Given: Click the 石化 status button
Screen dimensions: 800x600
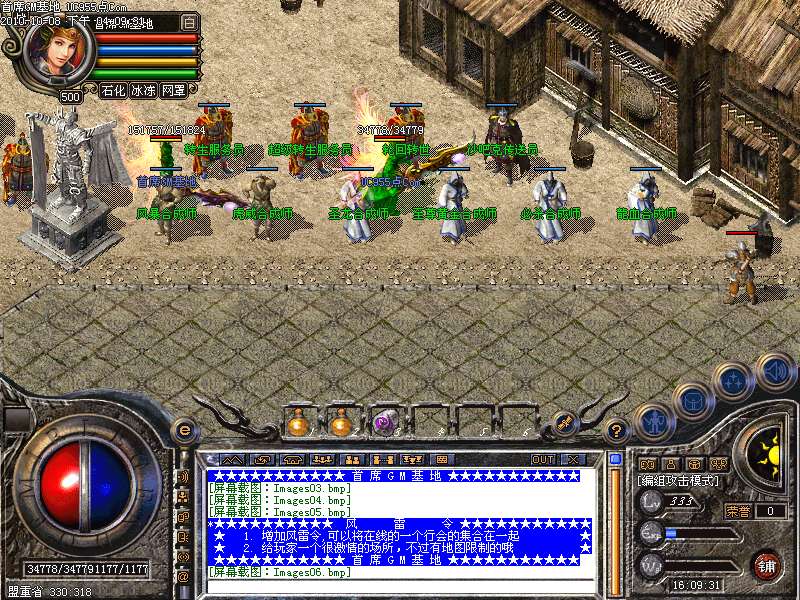Looking at the screenshot, I should tap(113, 90).
